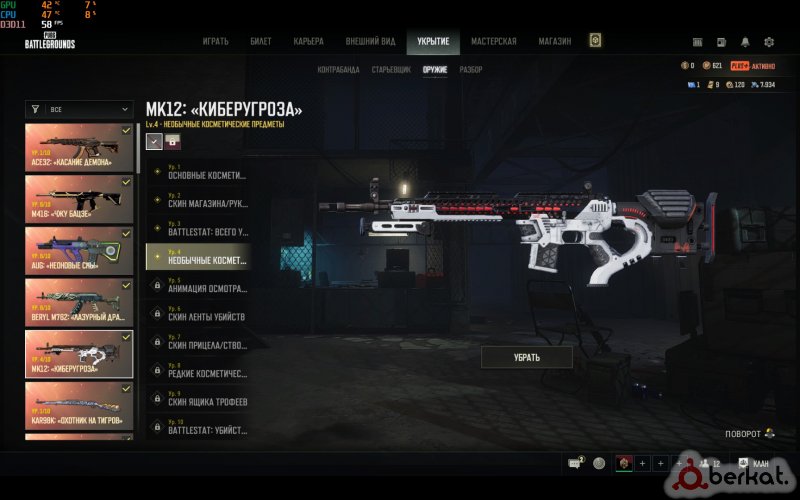Pick the AUG «Неоновые сны» skin
The height and width of the screenshot is (500, 800).
(x=79, y=249)
